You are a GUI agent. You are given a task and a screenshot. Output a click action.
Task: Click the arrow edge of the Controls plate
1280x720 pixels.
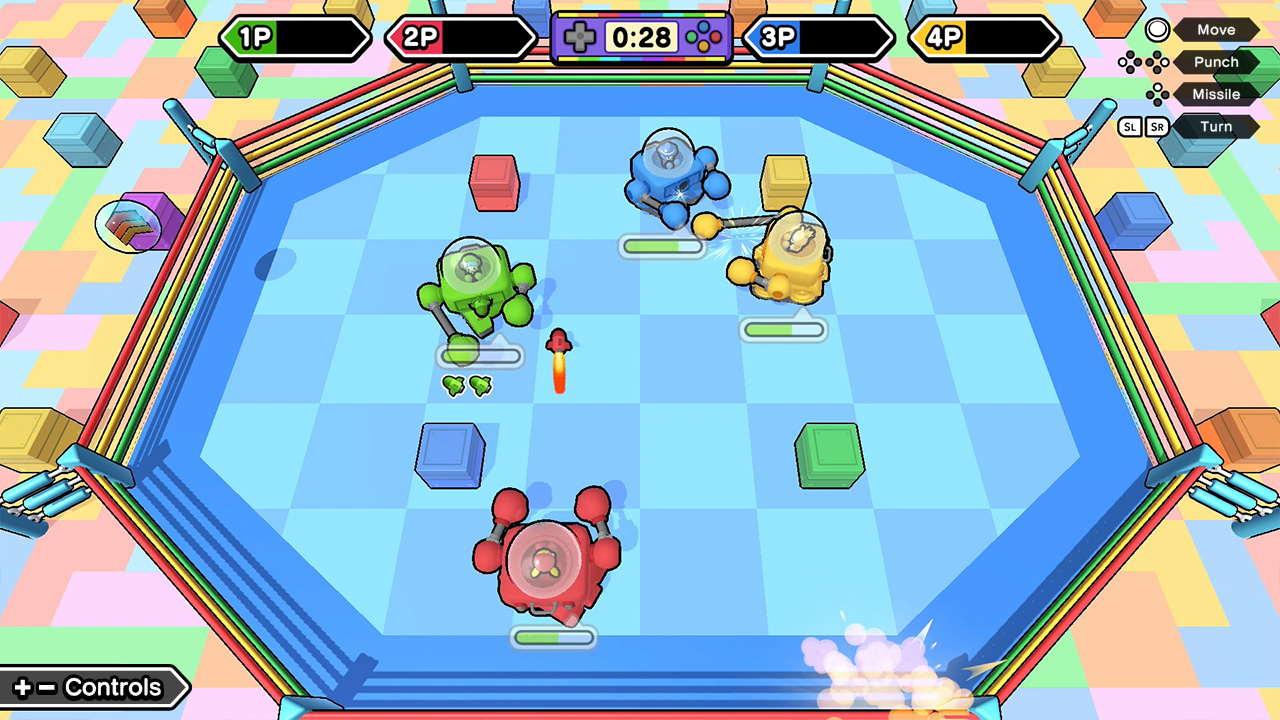pyautogui.click(x=186, y=687)
